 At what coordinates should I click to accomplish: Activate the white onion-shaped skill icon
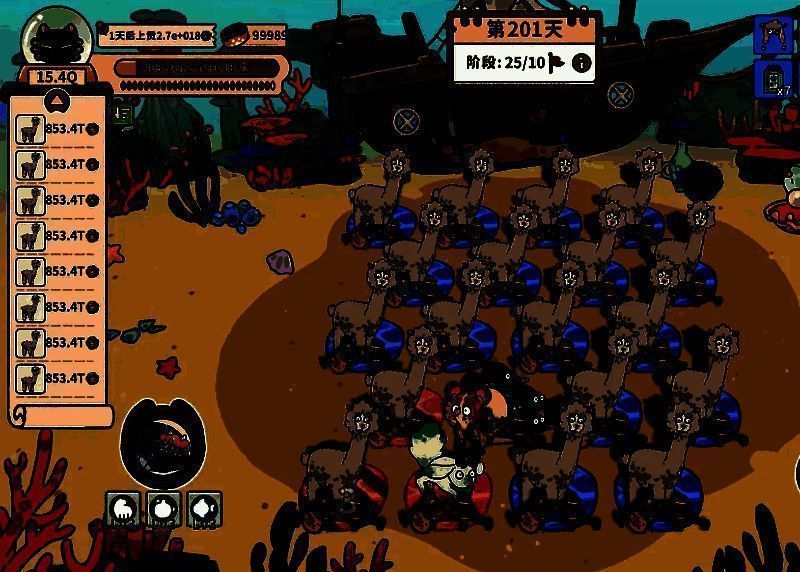click(x=164, y=509)
